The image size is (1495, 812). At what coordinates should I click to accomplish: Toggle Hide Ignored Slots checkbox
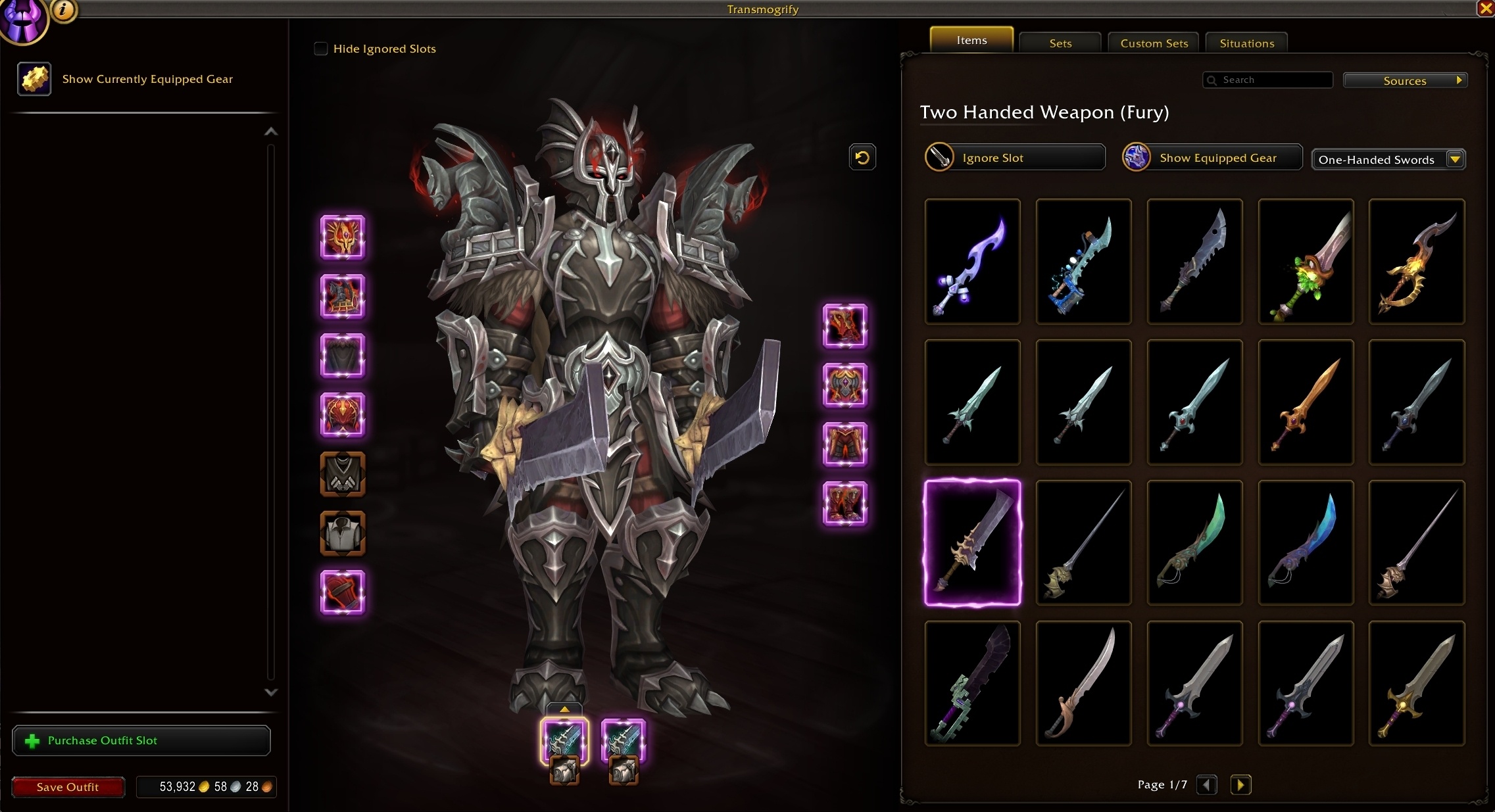click(x=321, y=49)
